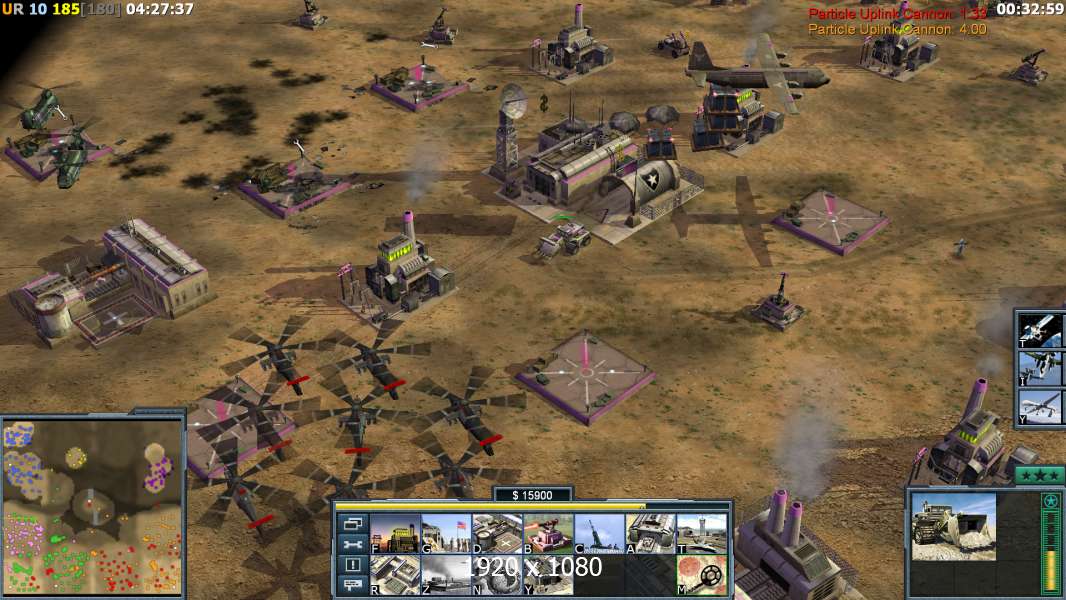The width and height of the screenshot is (1066, 600).
Task: Select the Strategy Center build icon
Action: [395, 575]
